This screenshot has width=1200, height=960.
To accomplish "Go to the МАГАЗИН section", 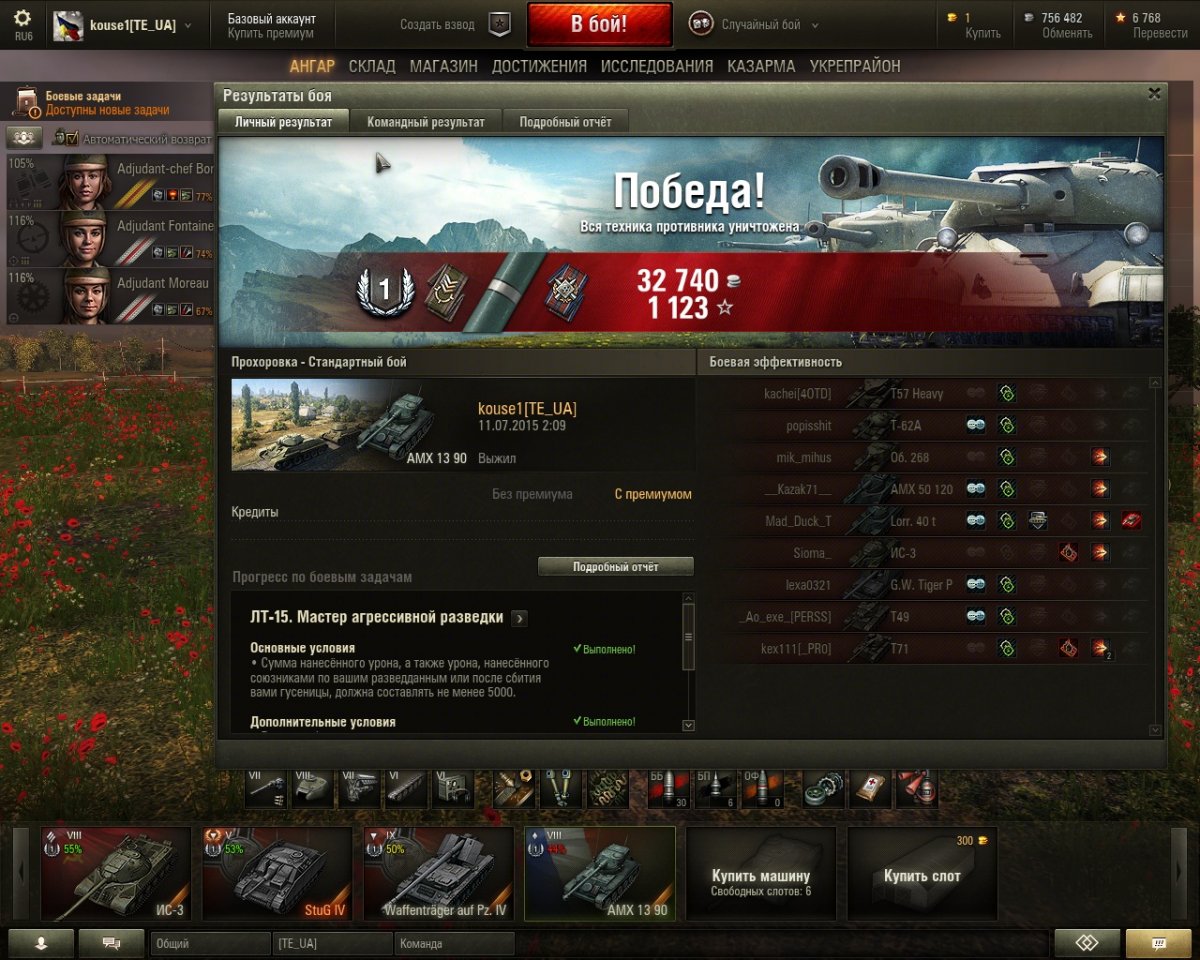I will click(443, 66).
